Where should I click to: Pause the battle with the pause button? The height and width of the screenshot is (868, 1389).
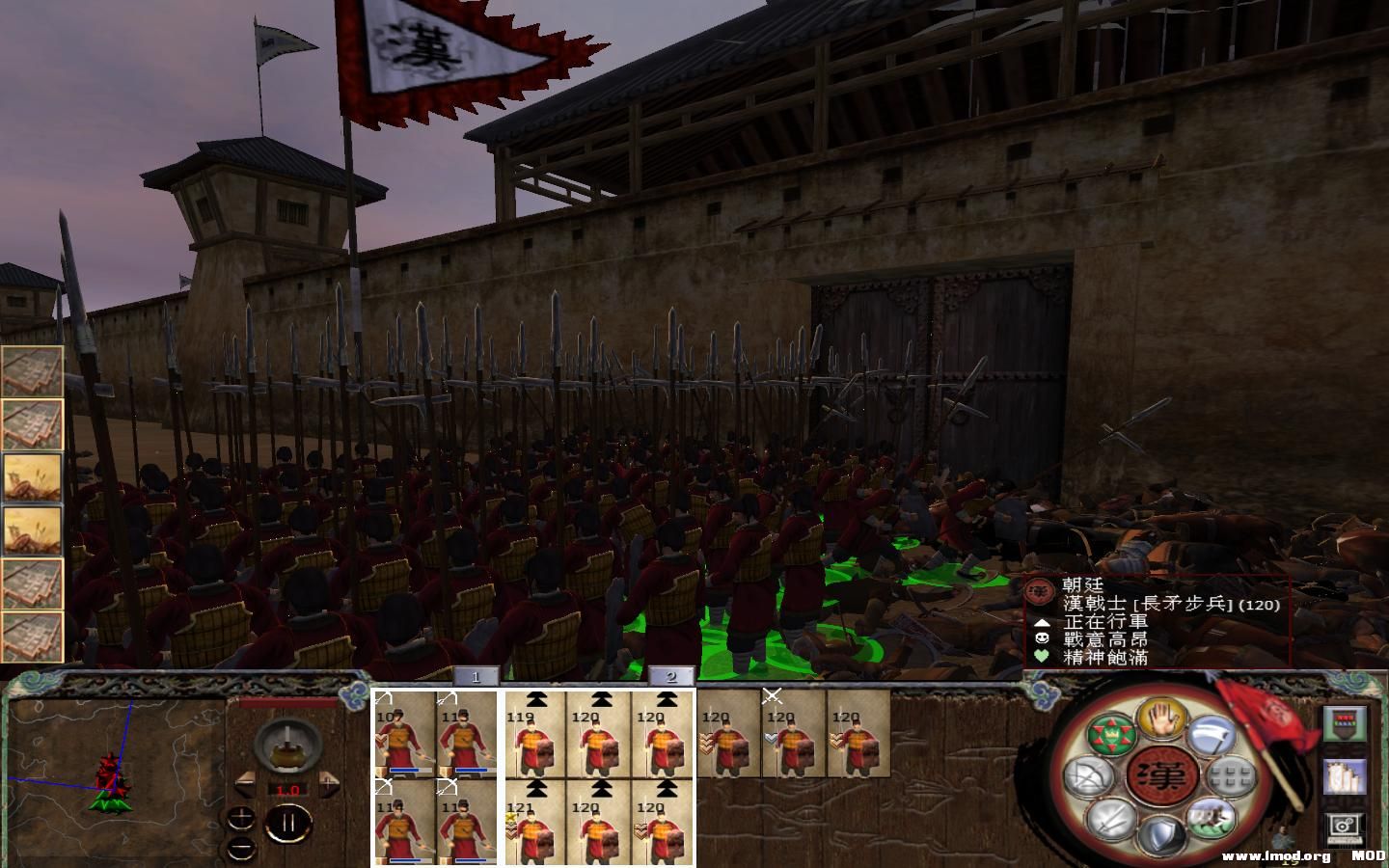point(288,821)
